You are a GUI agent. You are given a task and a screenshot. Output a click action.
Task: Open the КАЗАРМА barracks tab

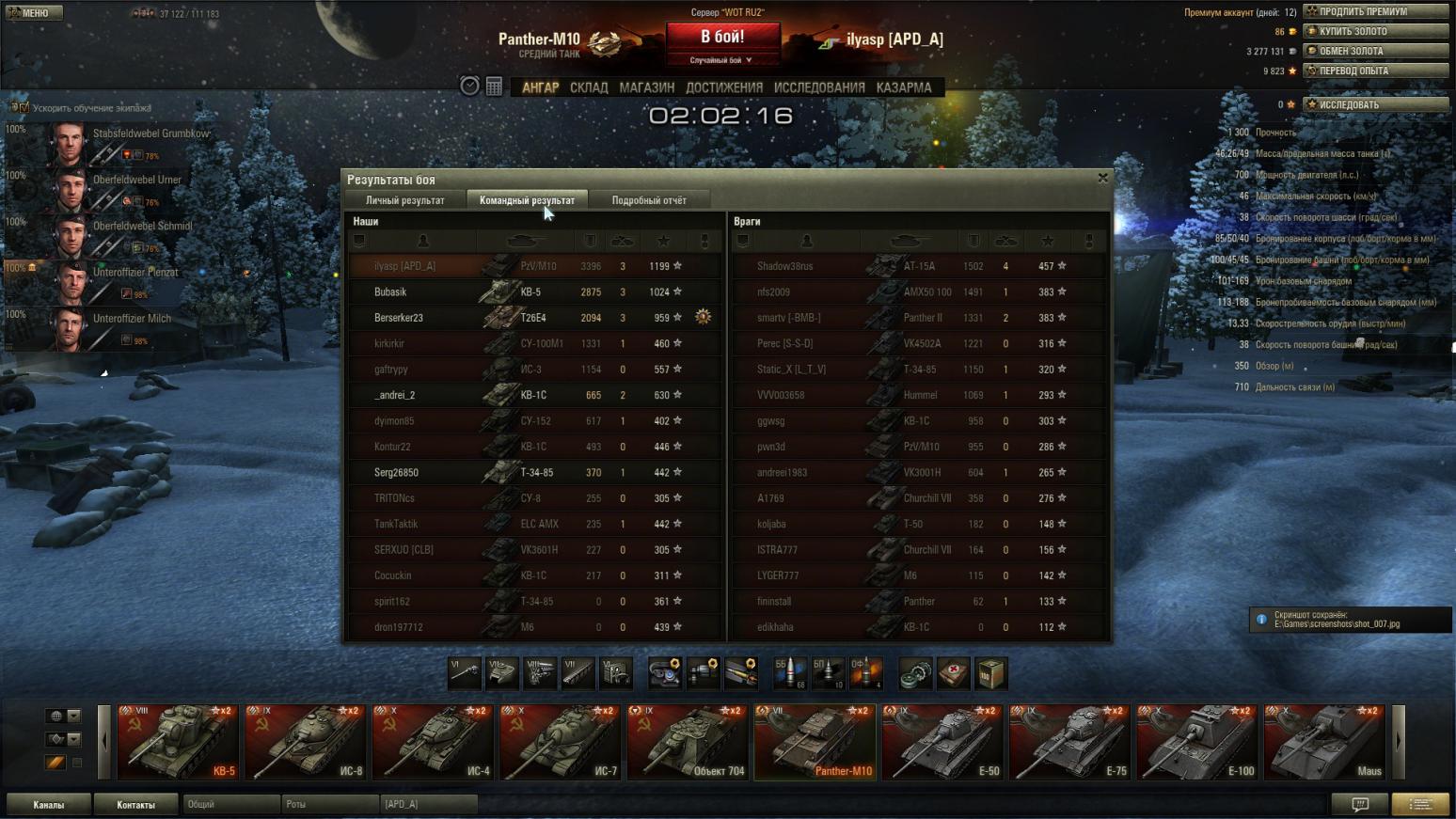tap(903, 87)
